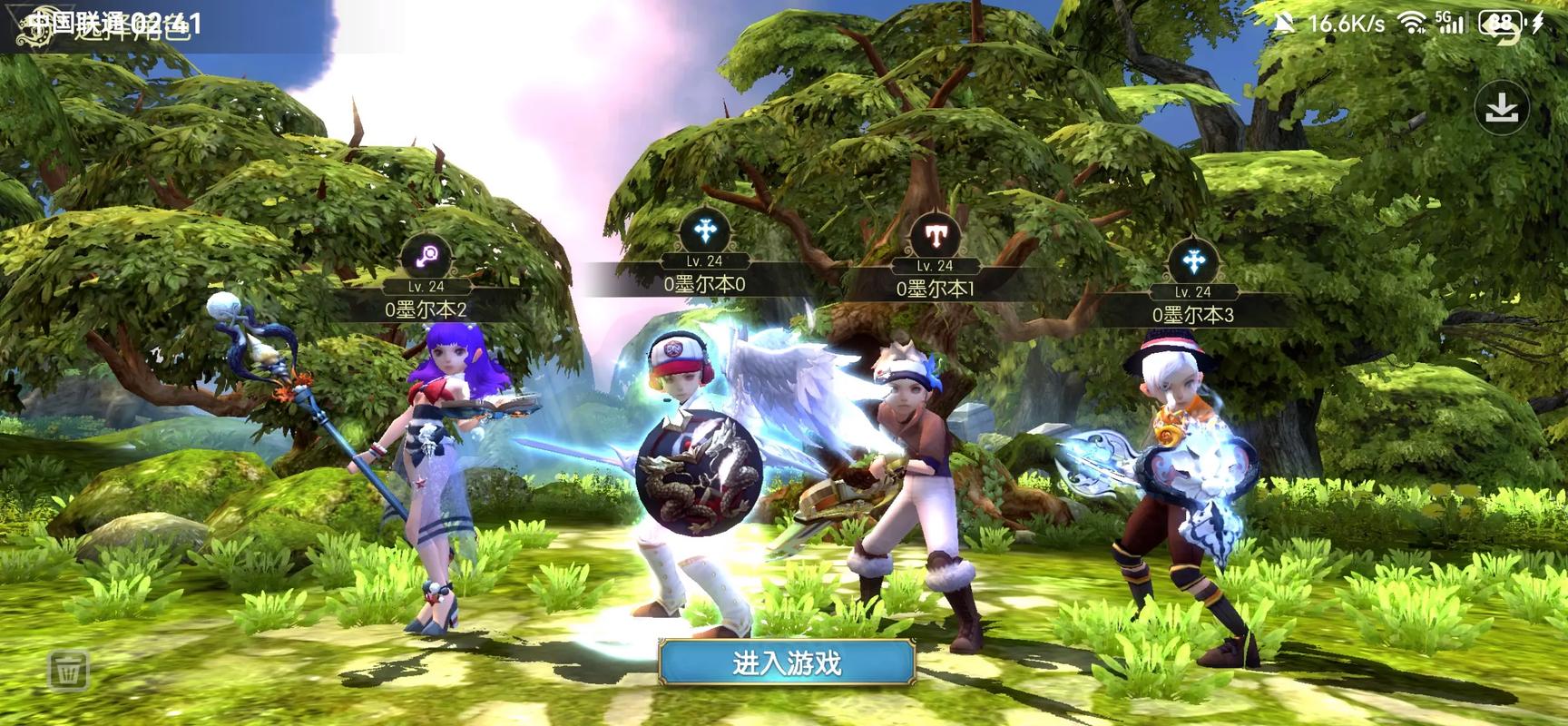Delete character with trash can icon
The image size is (1568, 726).
point(68,671)
